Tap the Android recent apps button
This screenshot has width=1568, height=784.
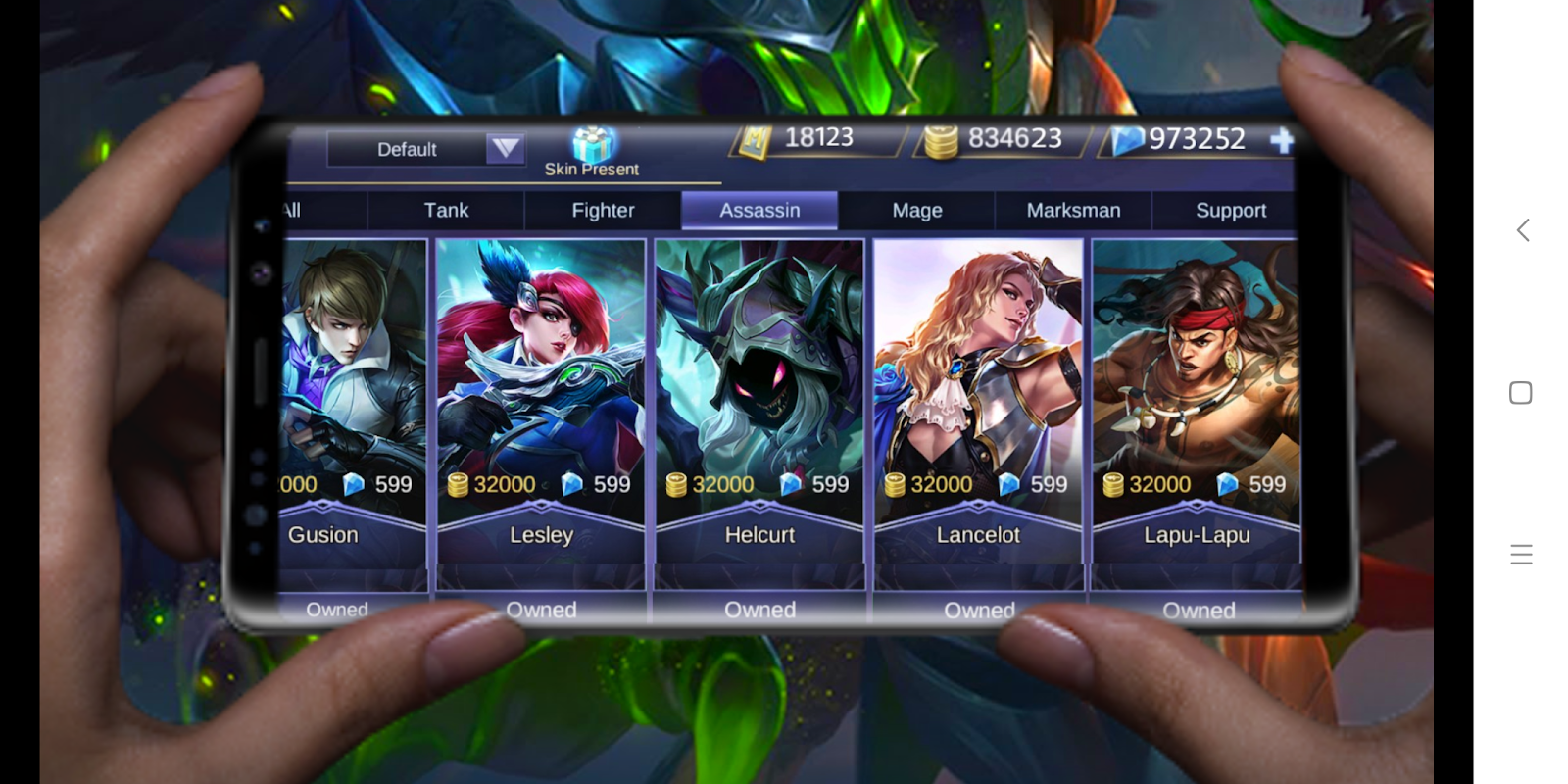pyautogui.click(x=1520, y=393)
